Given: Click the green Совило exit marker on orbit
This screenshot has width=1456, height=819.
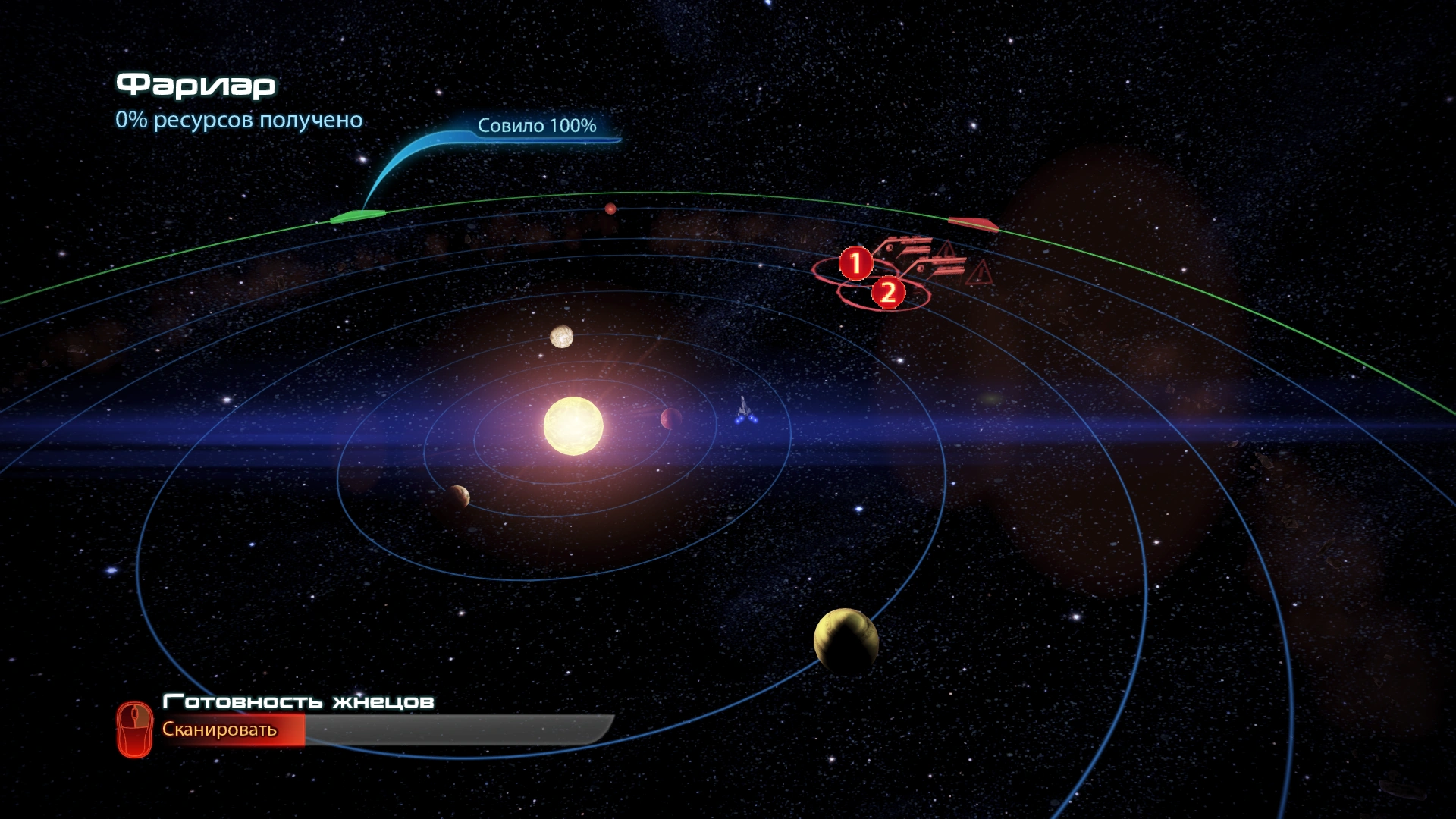Looking at the screenshot, I should pos(357,217).
